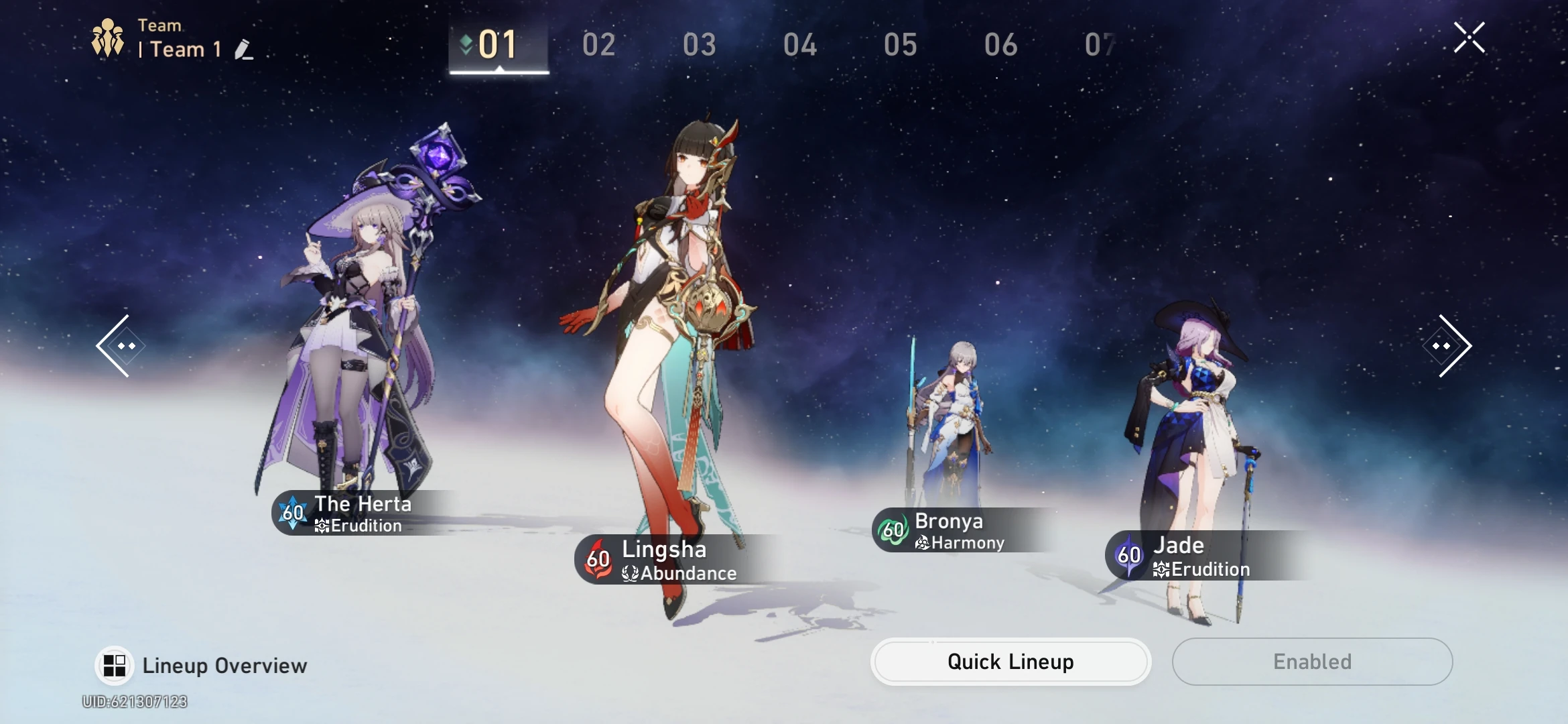This screenshot has width=1568, height=724.
Task: Switch to team tab 02
Action: [598, 44]
